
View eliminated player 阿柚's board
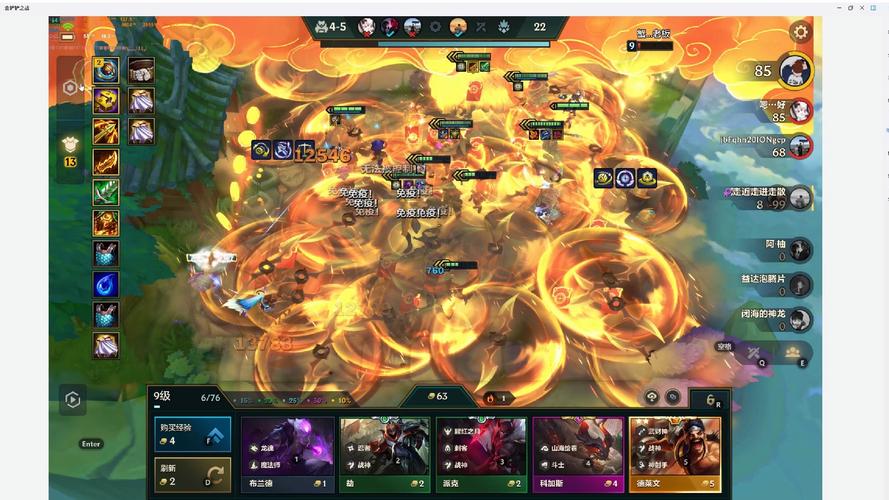(800, 250)
